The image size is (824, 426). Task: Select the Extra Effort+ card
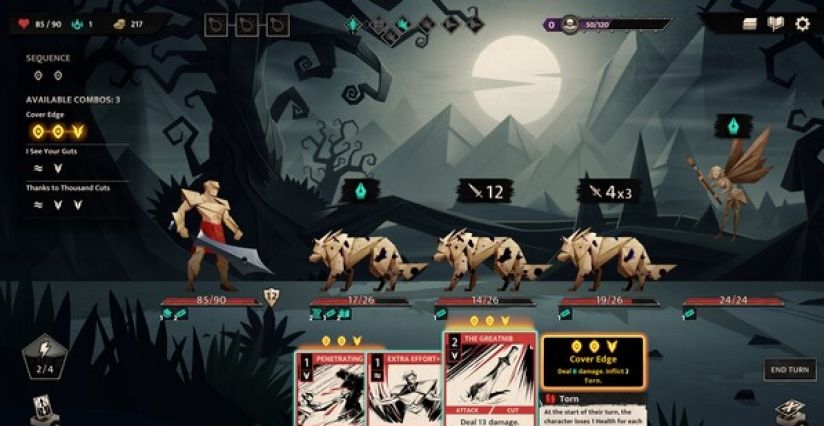coord(405,390)
